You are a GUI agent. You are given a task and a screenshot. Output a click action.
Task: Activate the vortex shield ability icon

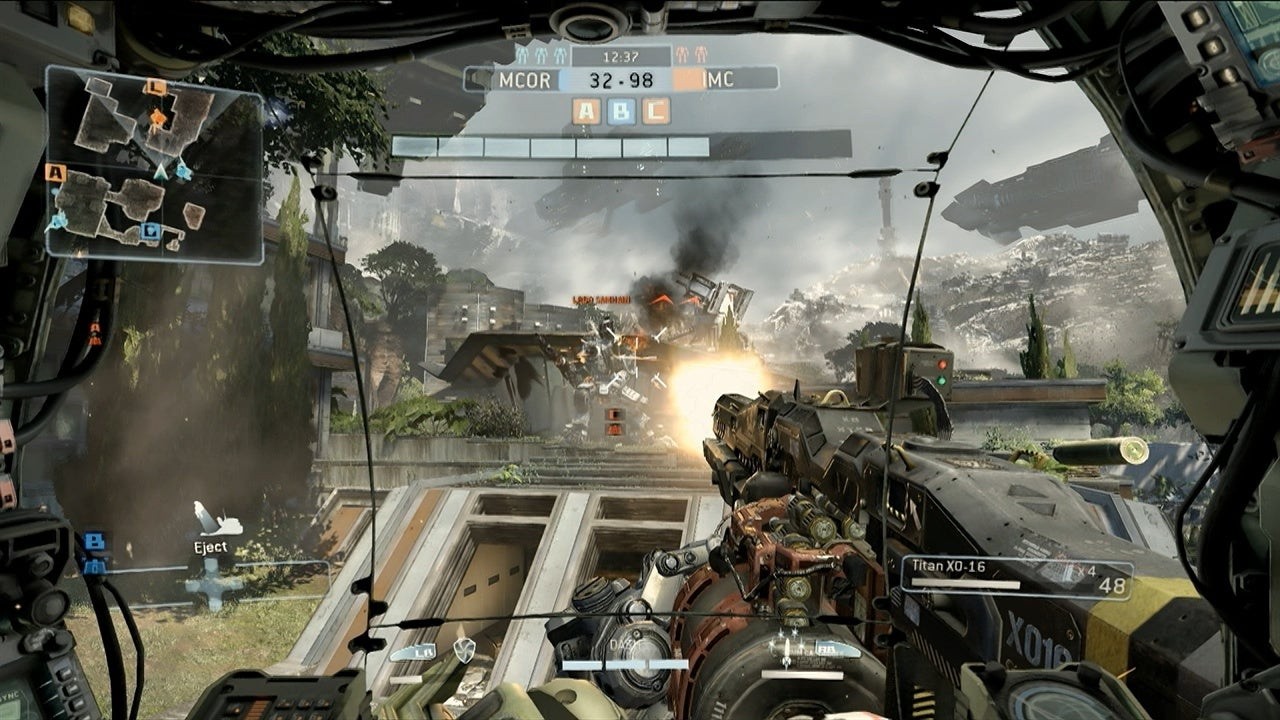463,650
